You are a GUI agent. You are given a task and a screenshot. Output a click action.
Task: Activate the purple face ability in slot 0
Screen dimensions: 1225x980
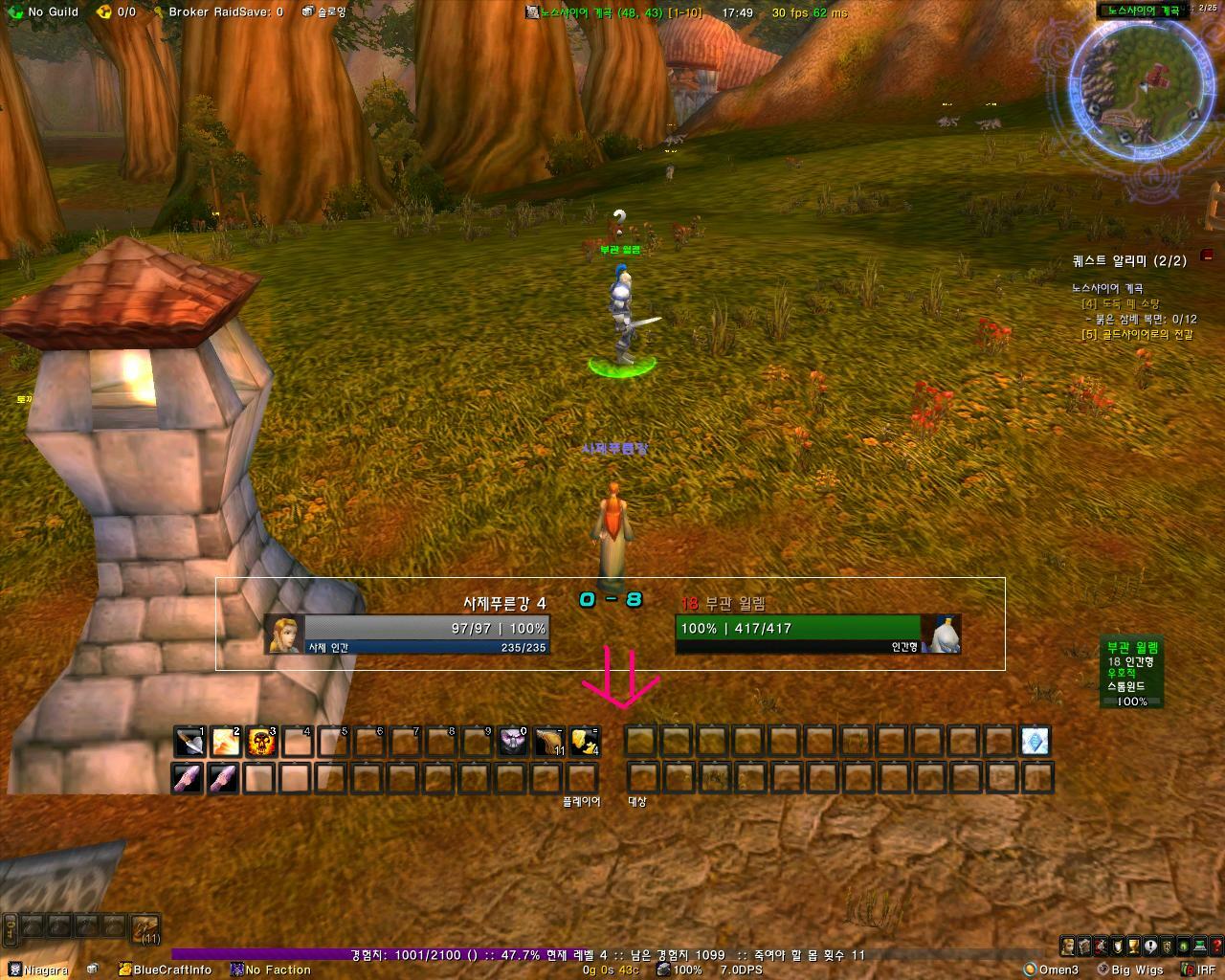tap(513, 742)
